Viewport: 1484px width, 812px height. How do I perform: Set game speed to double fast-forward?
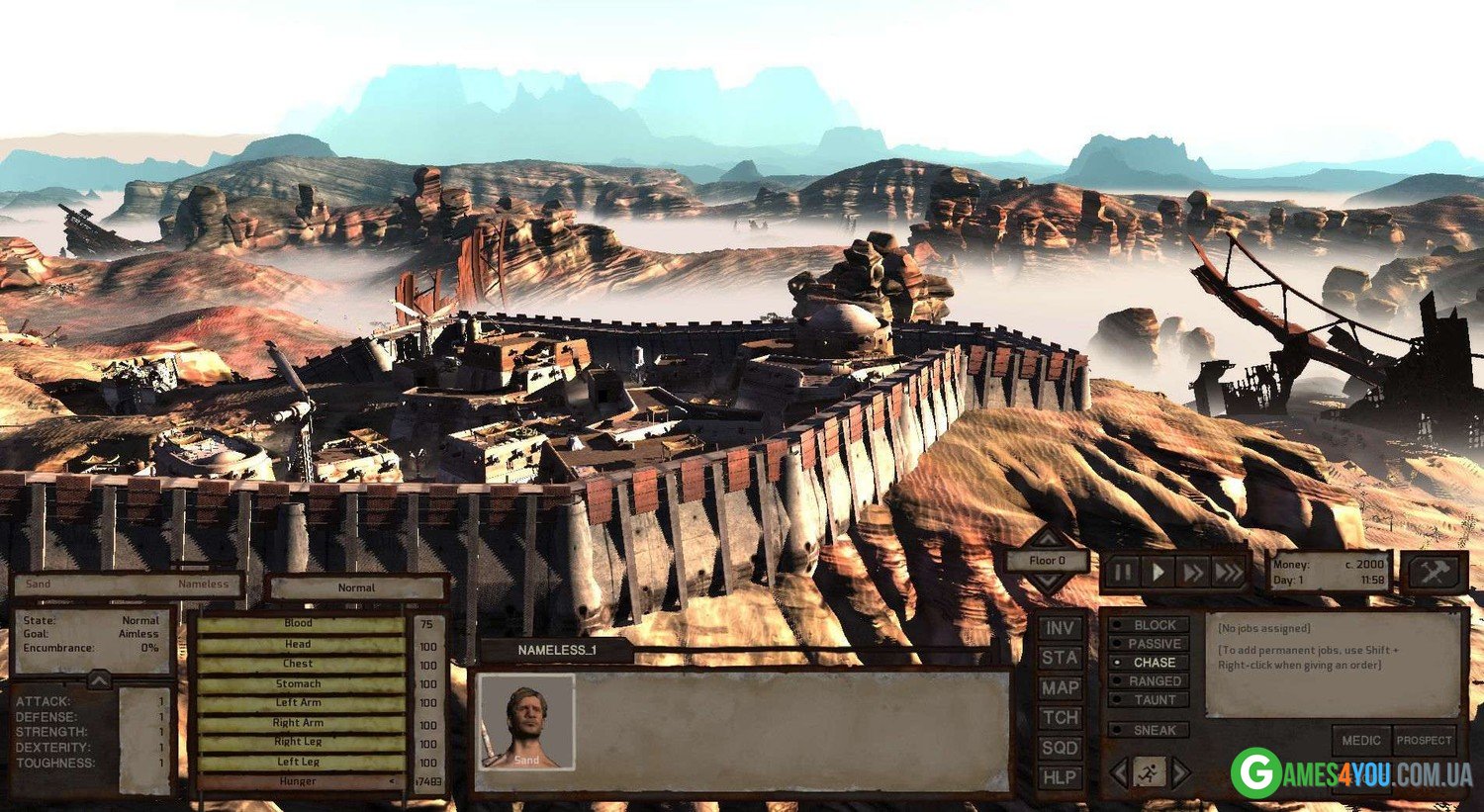pyautogui.click(x=1193, y=572)
